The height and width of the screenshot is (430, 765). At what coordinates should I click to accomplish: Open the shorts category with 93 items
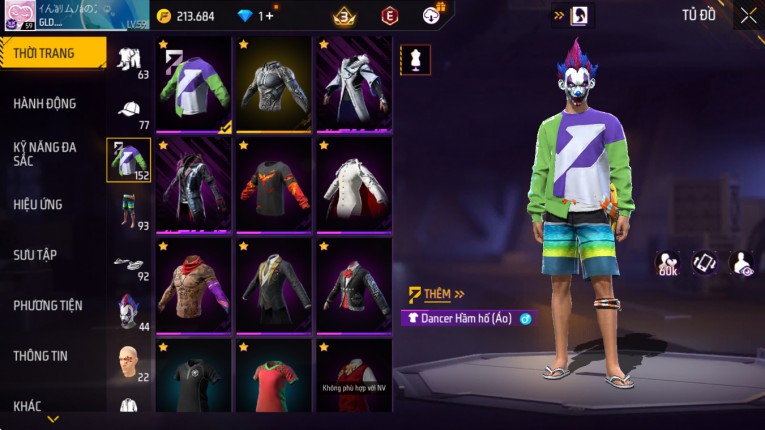(129, 209)
